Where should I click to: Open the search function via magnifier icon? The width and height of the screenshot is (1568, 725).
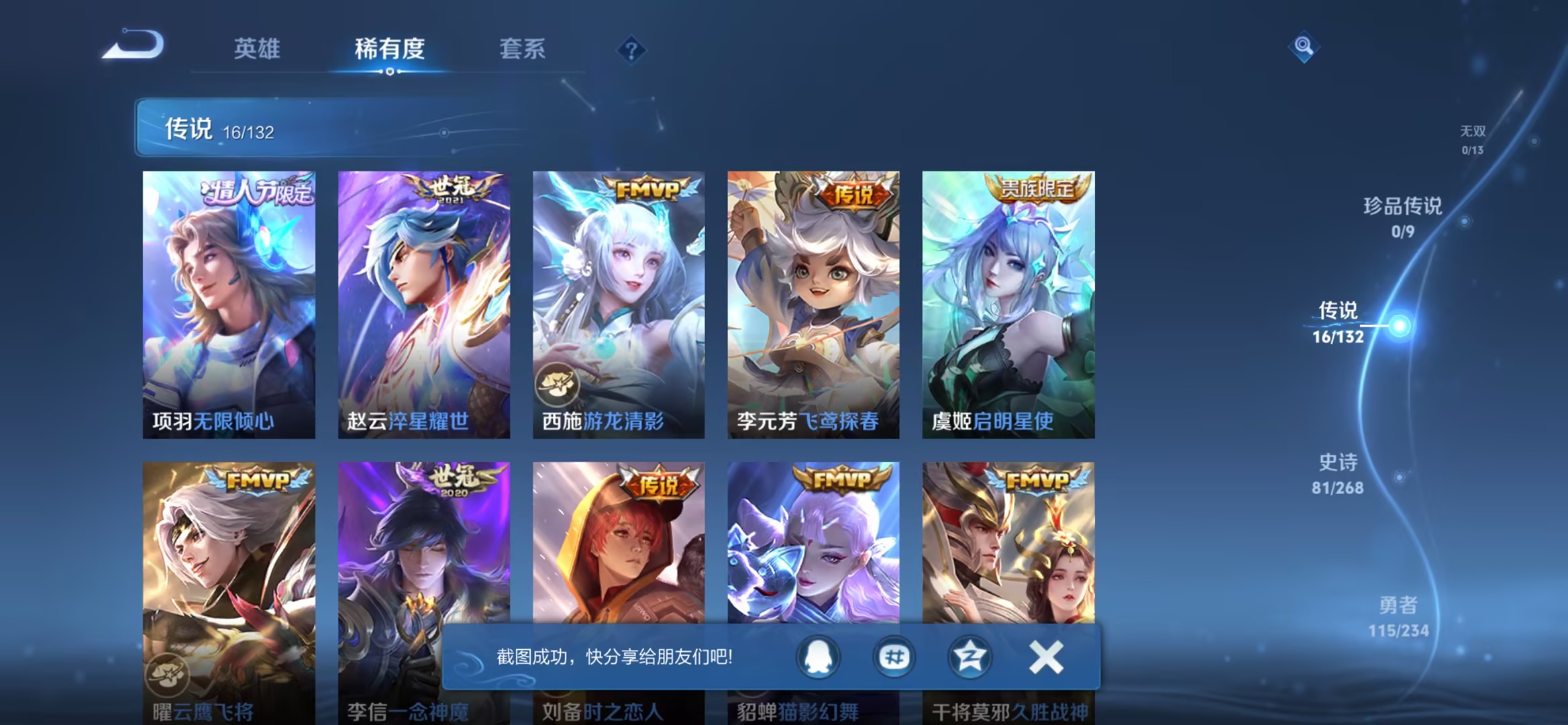point(1304,47)
